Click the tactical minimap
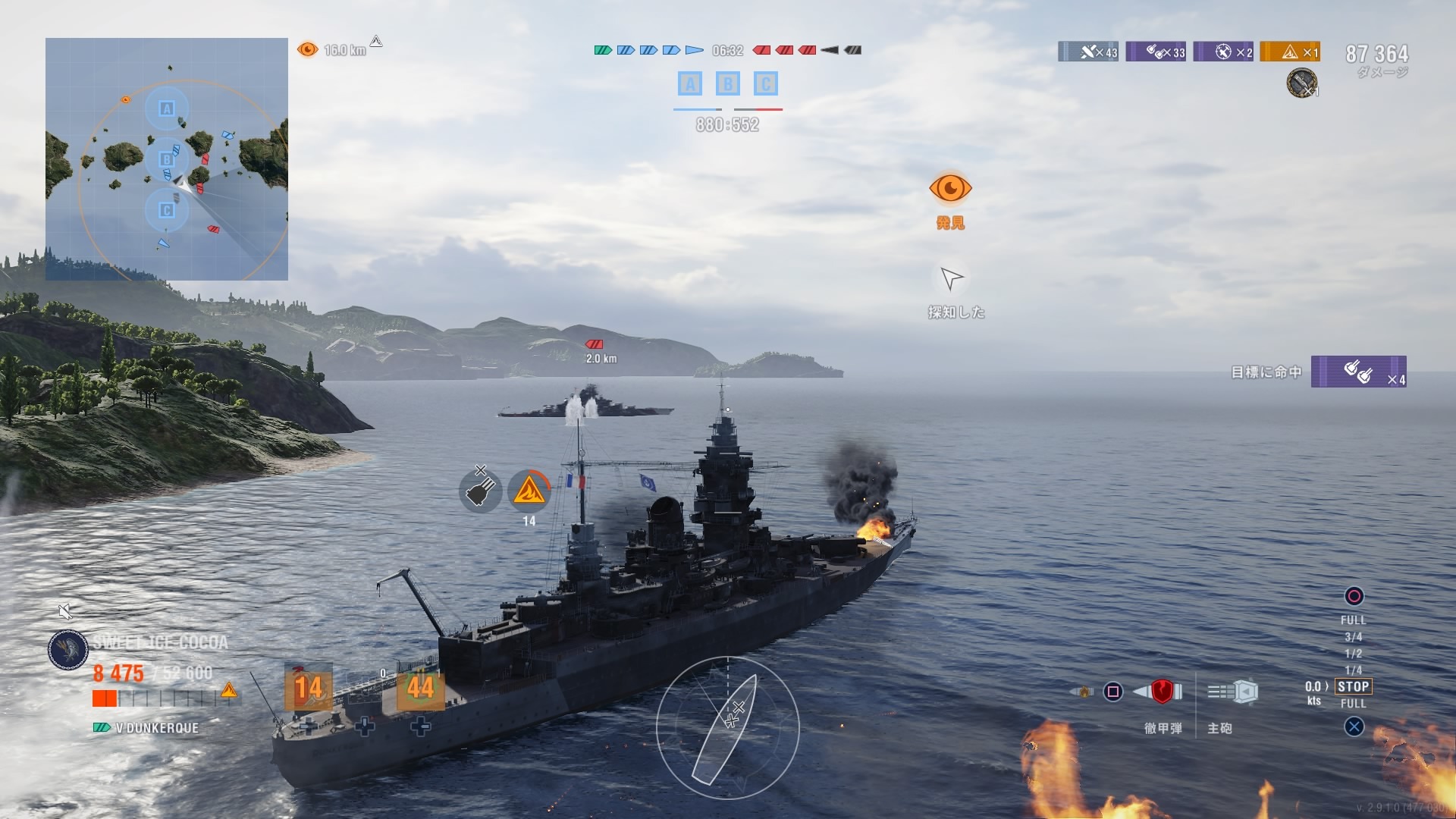 click(x=167, y=159)
